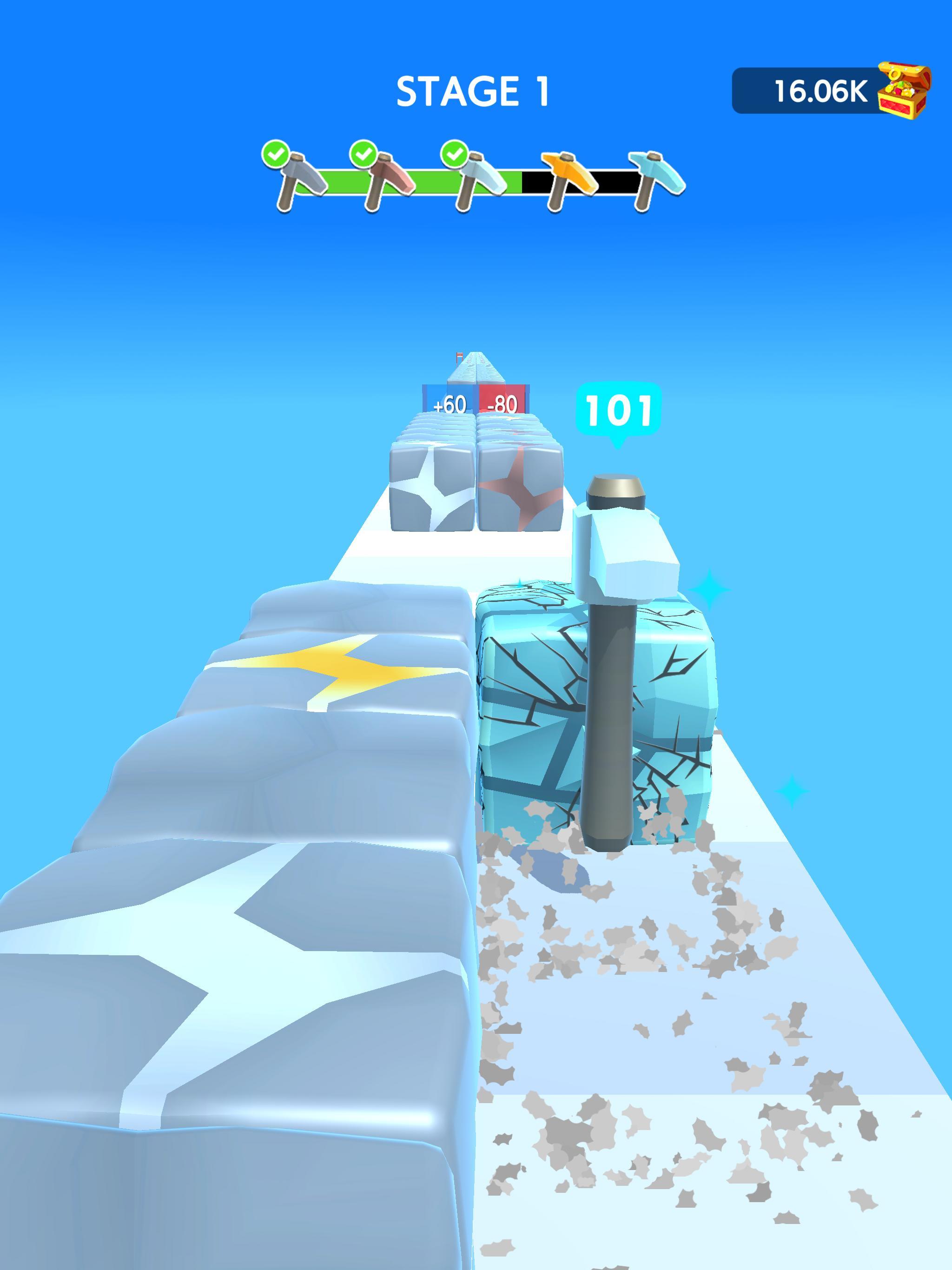Tap the flag at the far end of the track
Screen dimensions: 952x1270
pyautogui.click(x=459, y=355)
